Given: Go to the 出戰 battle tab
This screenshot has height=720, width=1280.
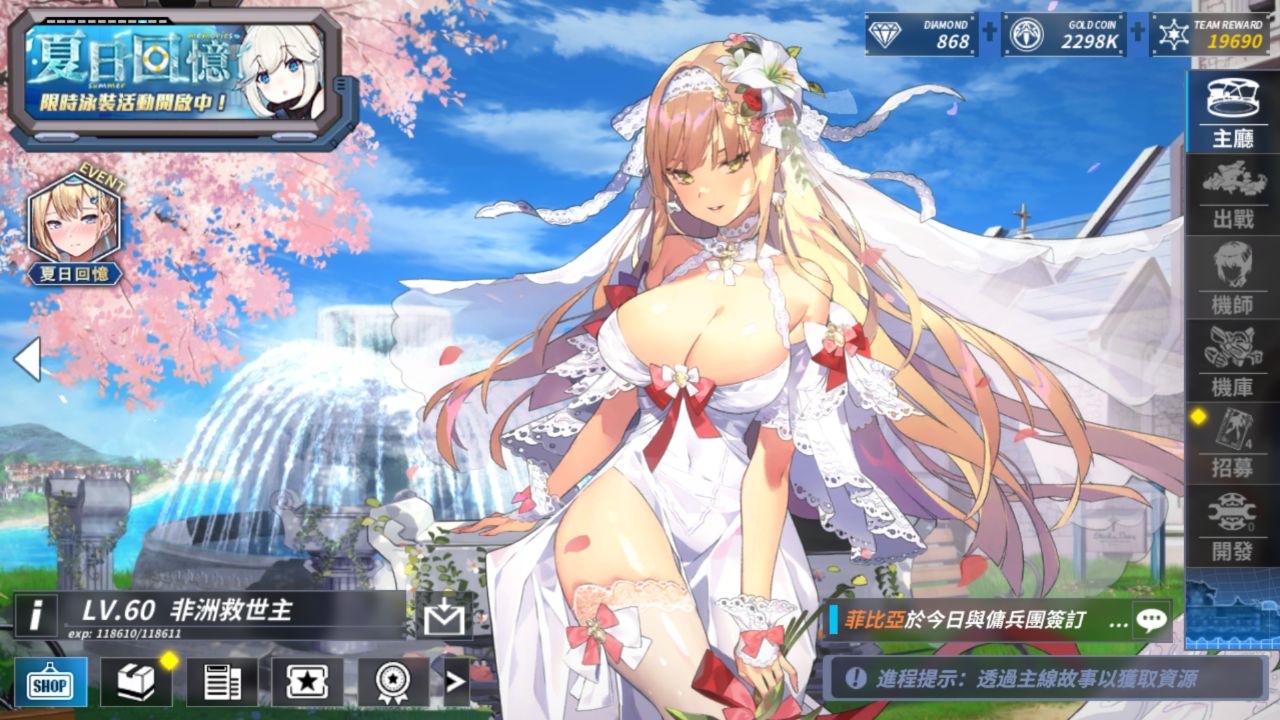Looking at the screenshot, I should [1232, 194].
